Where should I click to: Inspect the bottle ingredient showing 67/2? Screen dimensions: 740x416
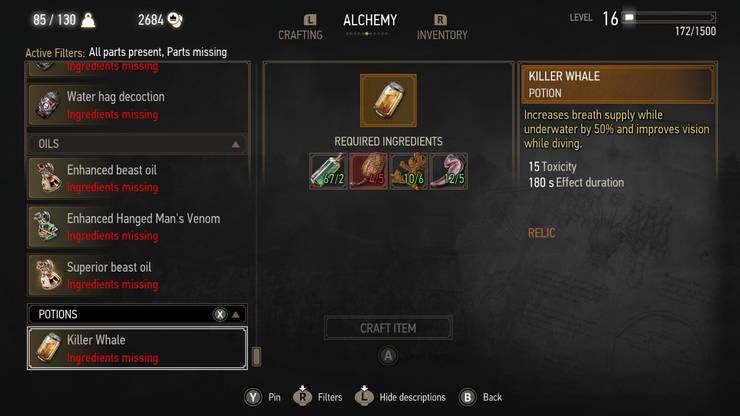328,171
